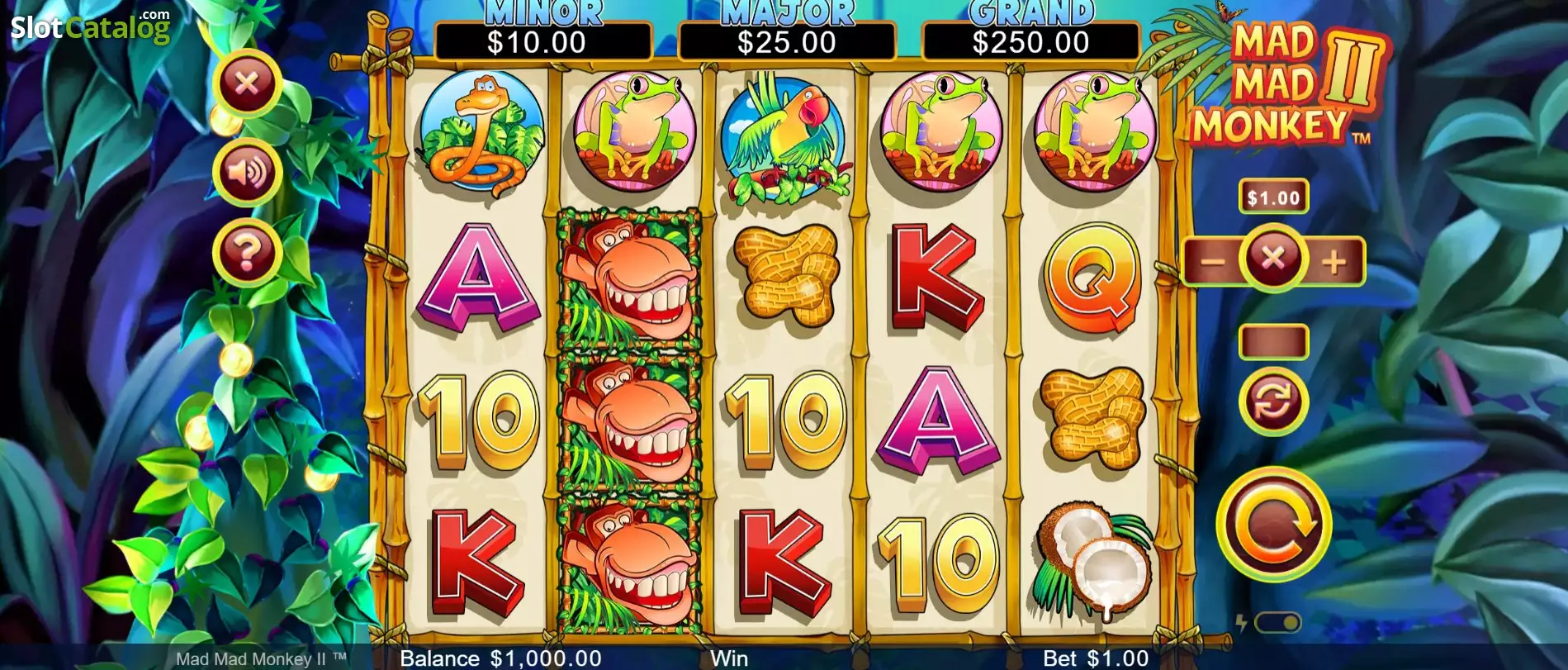Click the SlotCatalog.com logo
1568x670 pixels.
point(90,27)
